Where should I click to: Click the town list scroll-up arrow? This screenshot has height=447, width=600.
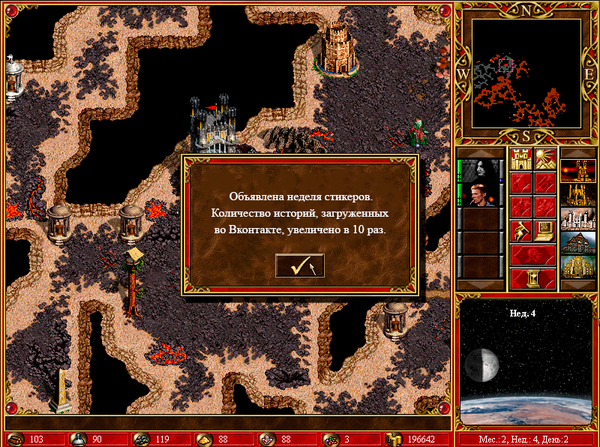(578, 152)
